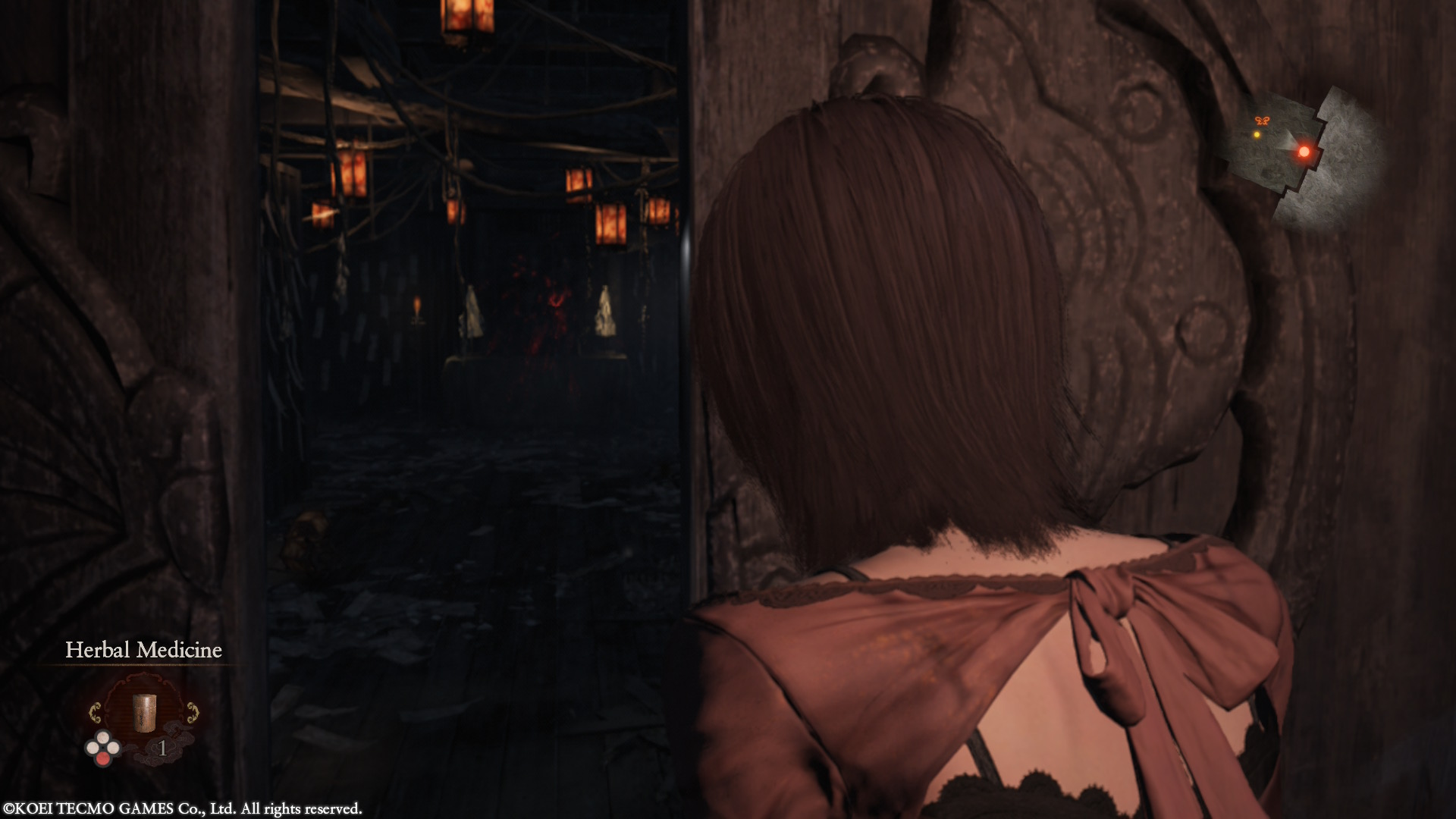
Task: Toggle the top pale d-pad direction circle
Action: click(103, 737)
